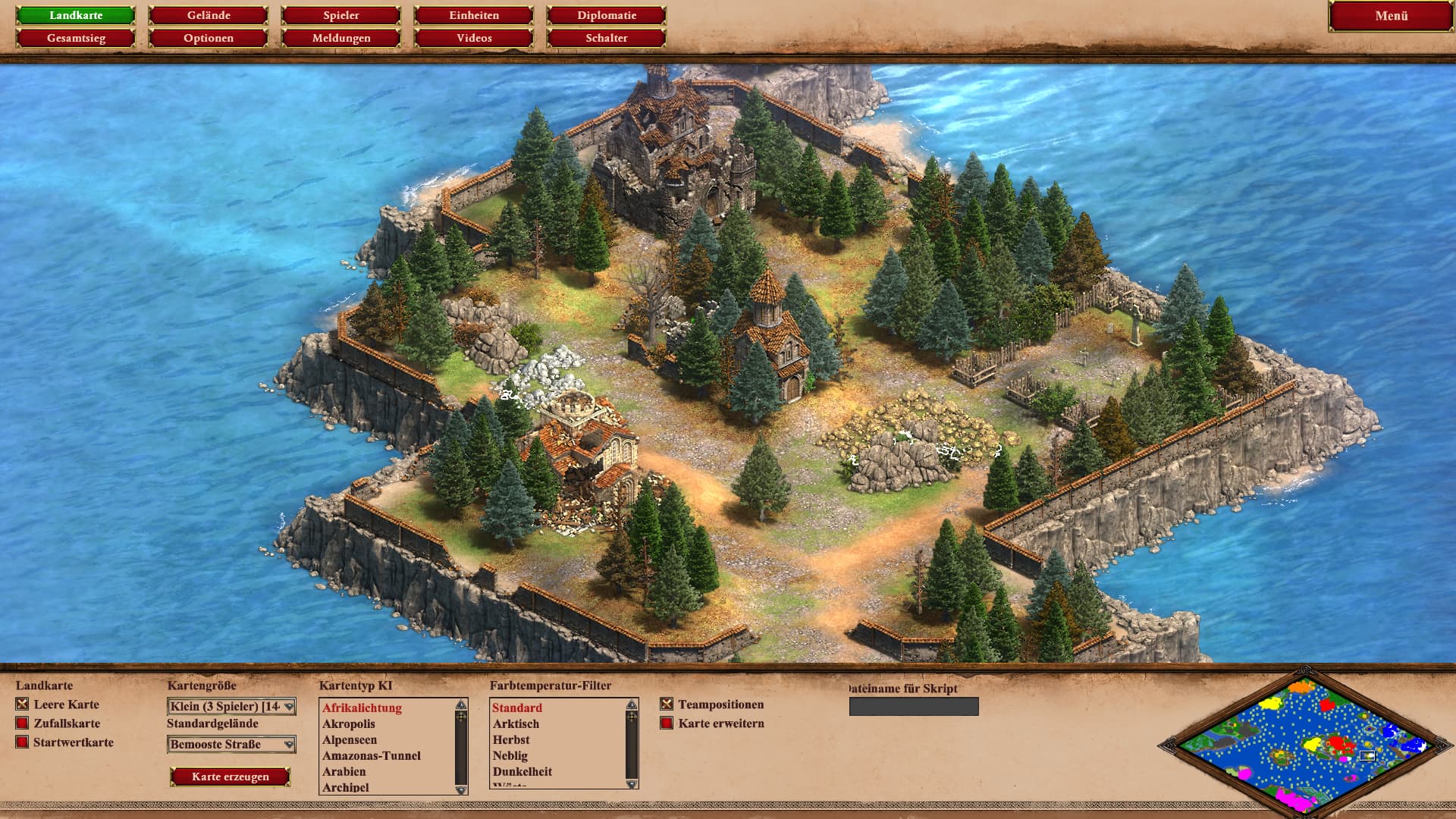Open the Schalter tab
Screen dimensions: 1456x819
click(607, 38)
